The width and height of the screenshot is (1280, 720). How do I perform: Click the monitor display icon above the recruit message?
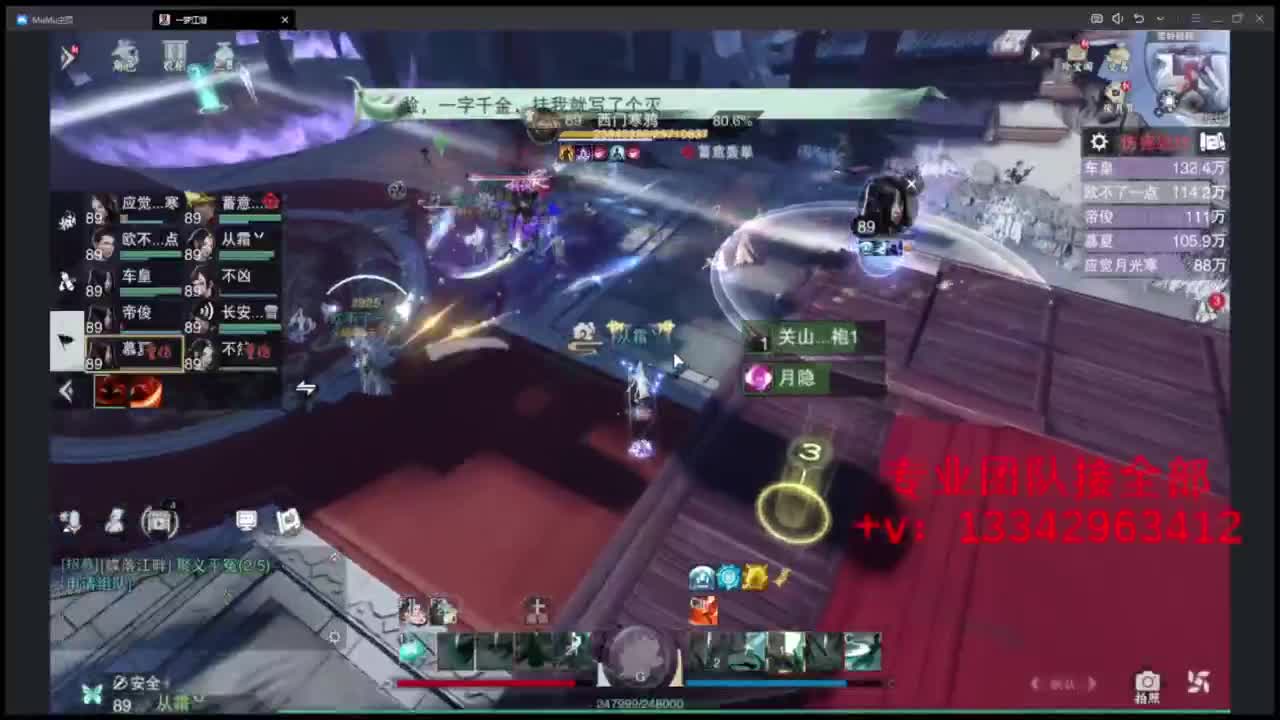[246, 520]
